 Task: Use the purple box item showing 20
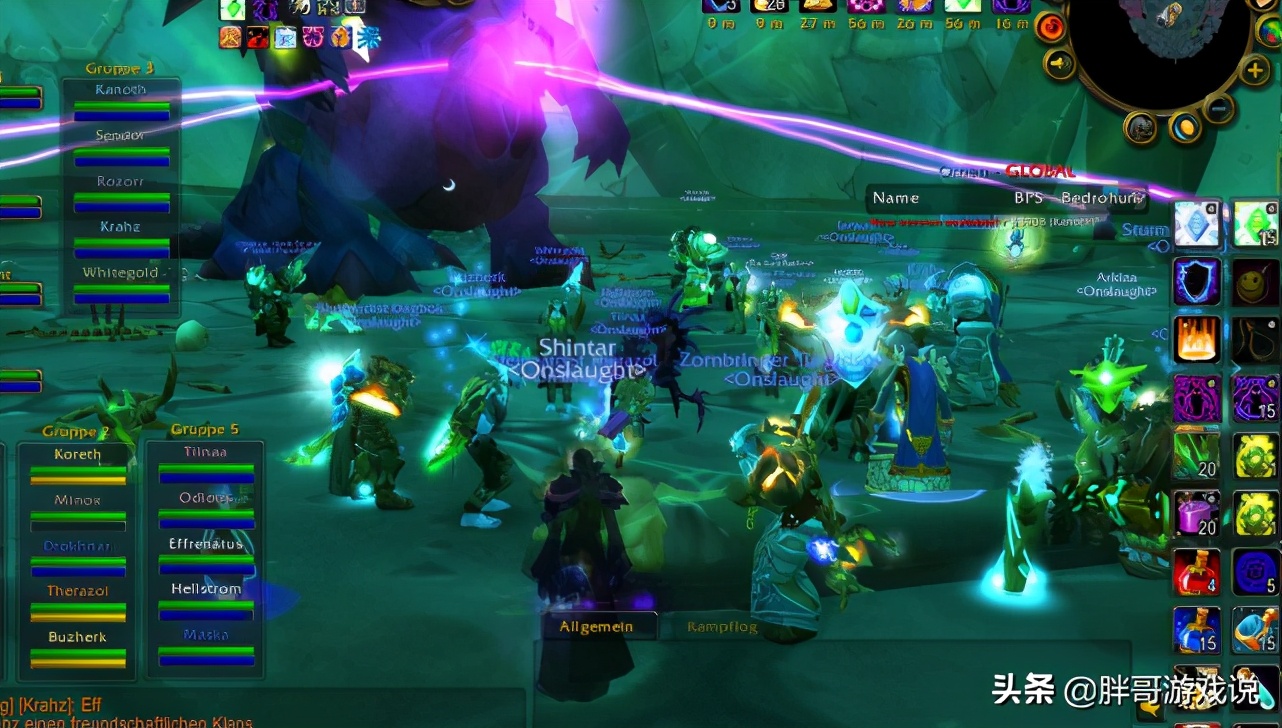(1197, 514)
